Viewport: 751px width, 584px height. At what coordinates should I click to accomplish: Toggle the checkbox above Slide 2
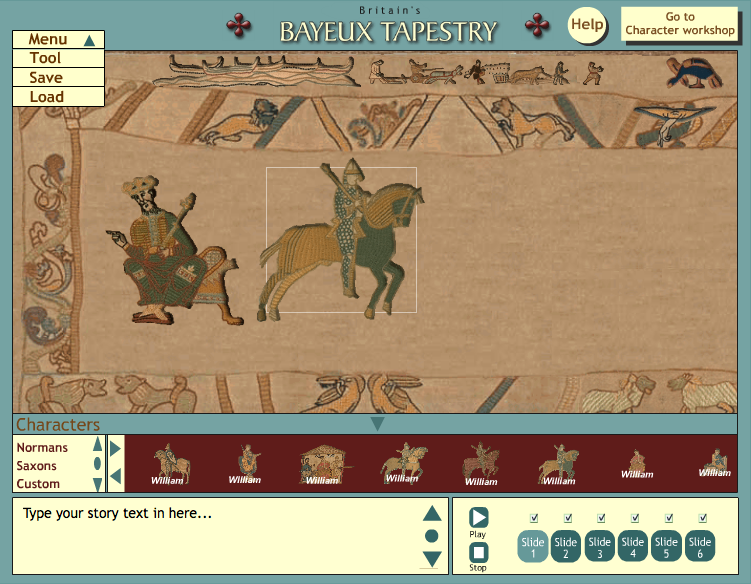pyautogui.click(x=567, y=518)
